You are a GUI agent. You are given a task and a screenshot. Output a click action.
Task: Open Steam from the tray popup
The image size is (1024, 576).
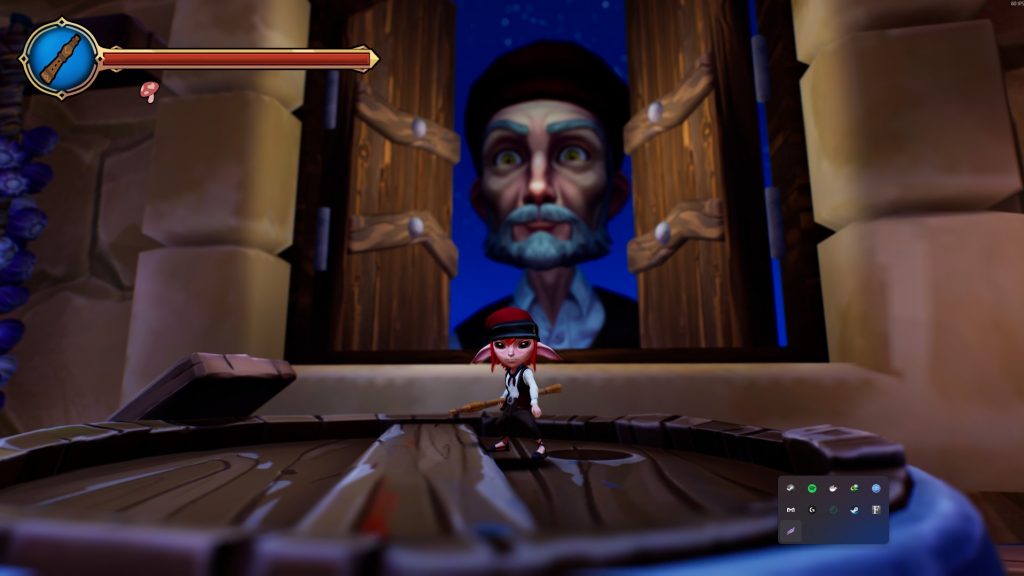click(854, 510)
